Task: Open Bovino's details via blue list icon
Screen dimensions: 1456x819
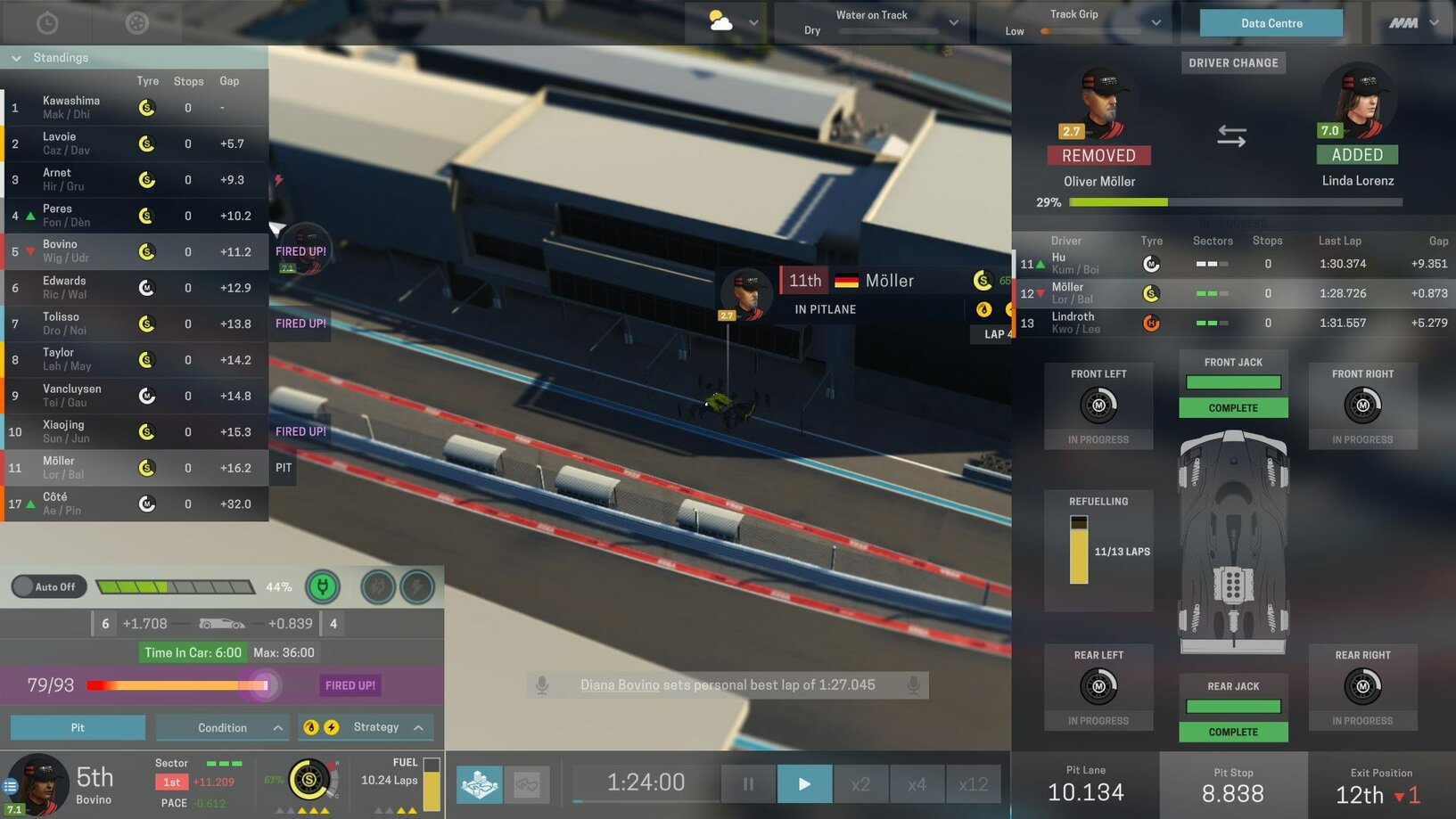Action: [10, 786]
